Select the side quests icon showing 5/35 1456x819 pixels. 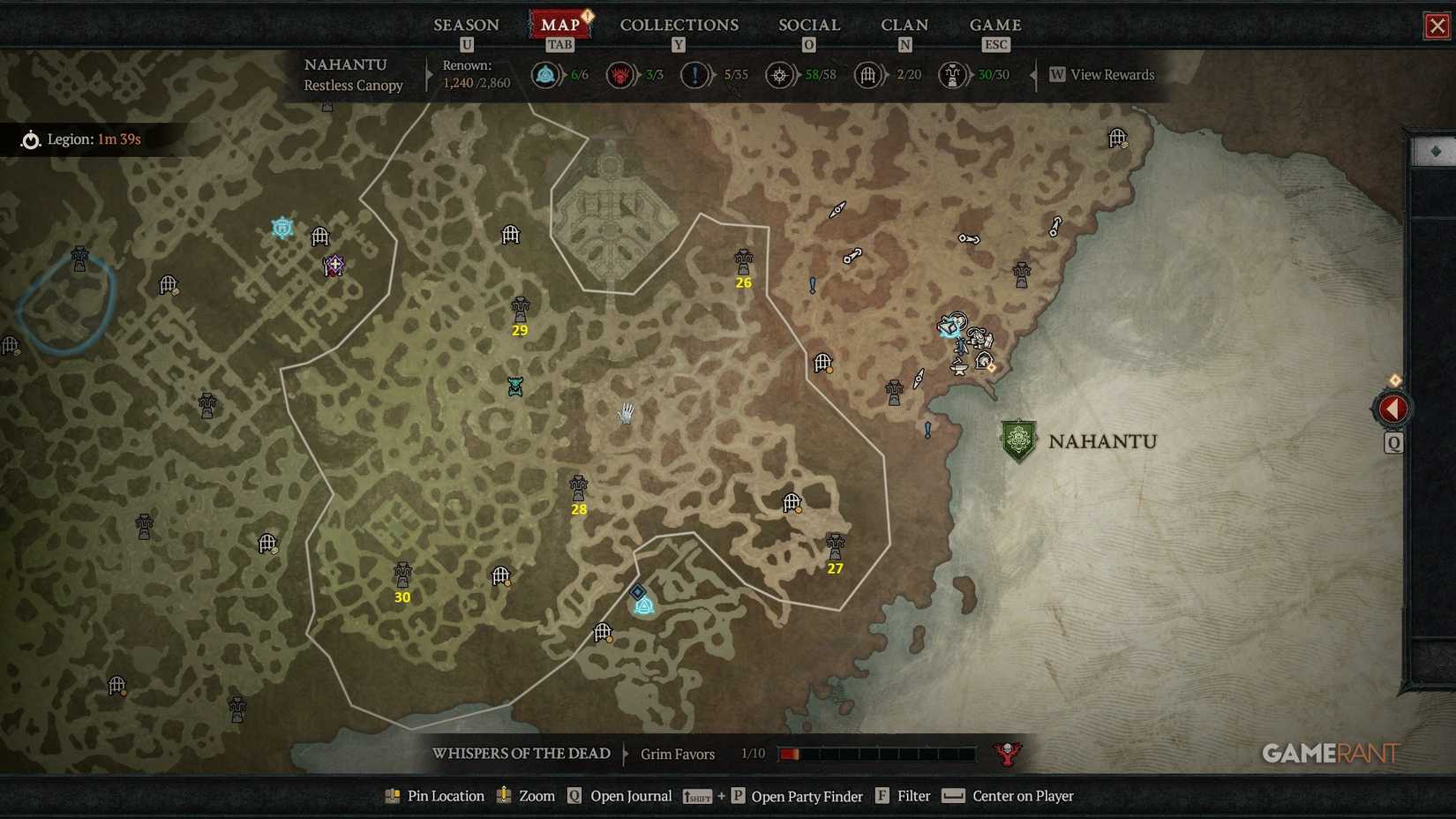click(x=695, y=75)
